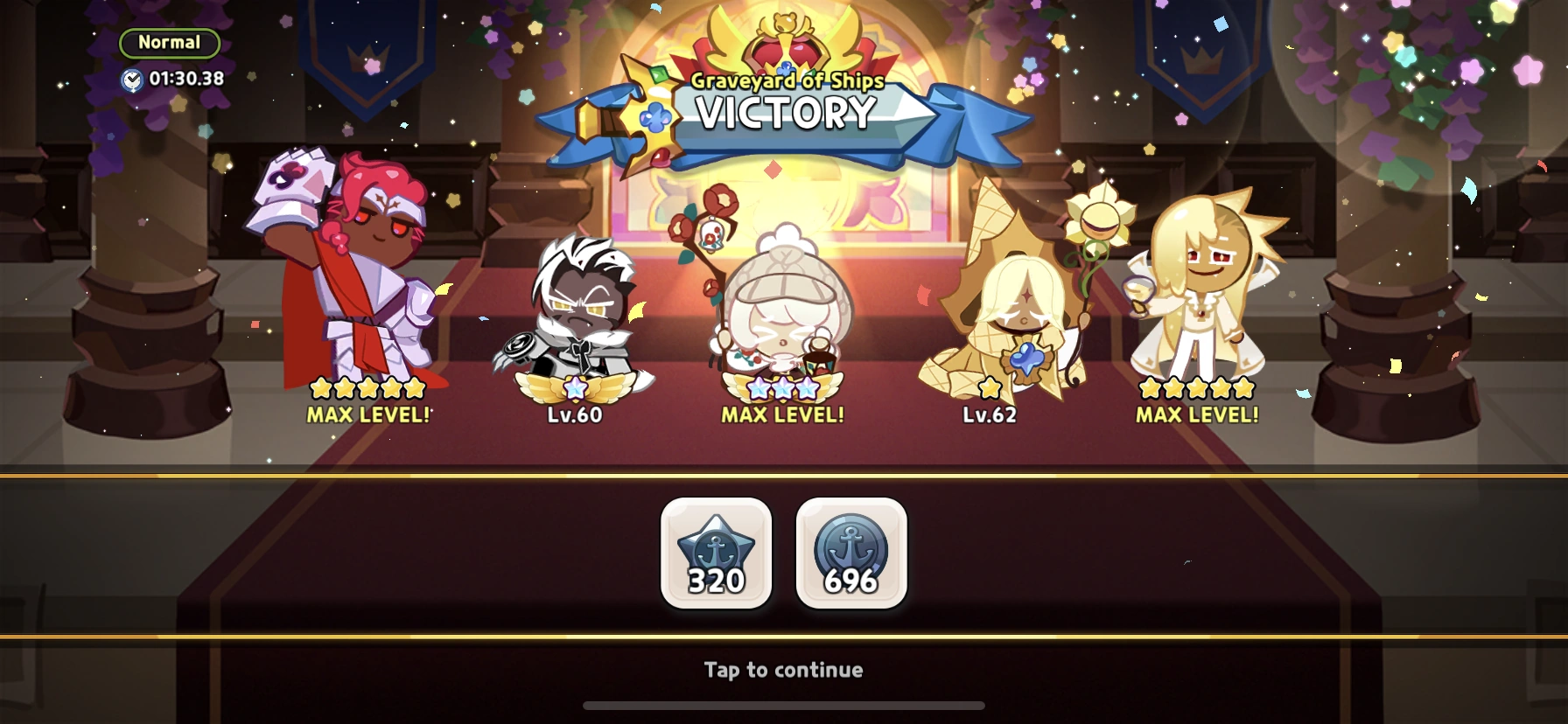The width and height of the screenshot is (1568, 724).
Task: Tap the glowing golden cookie on the right
Action: pos(1199,297)
